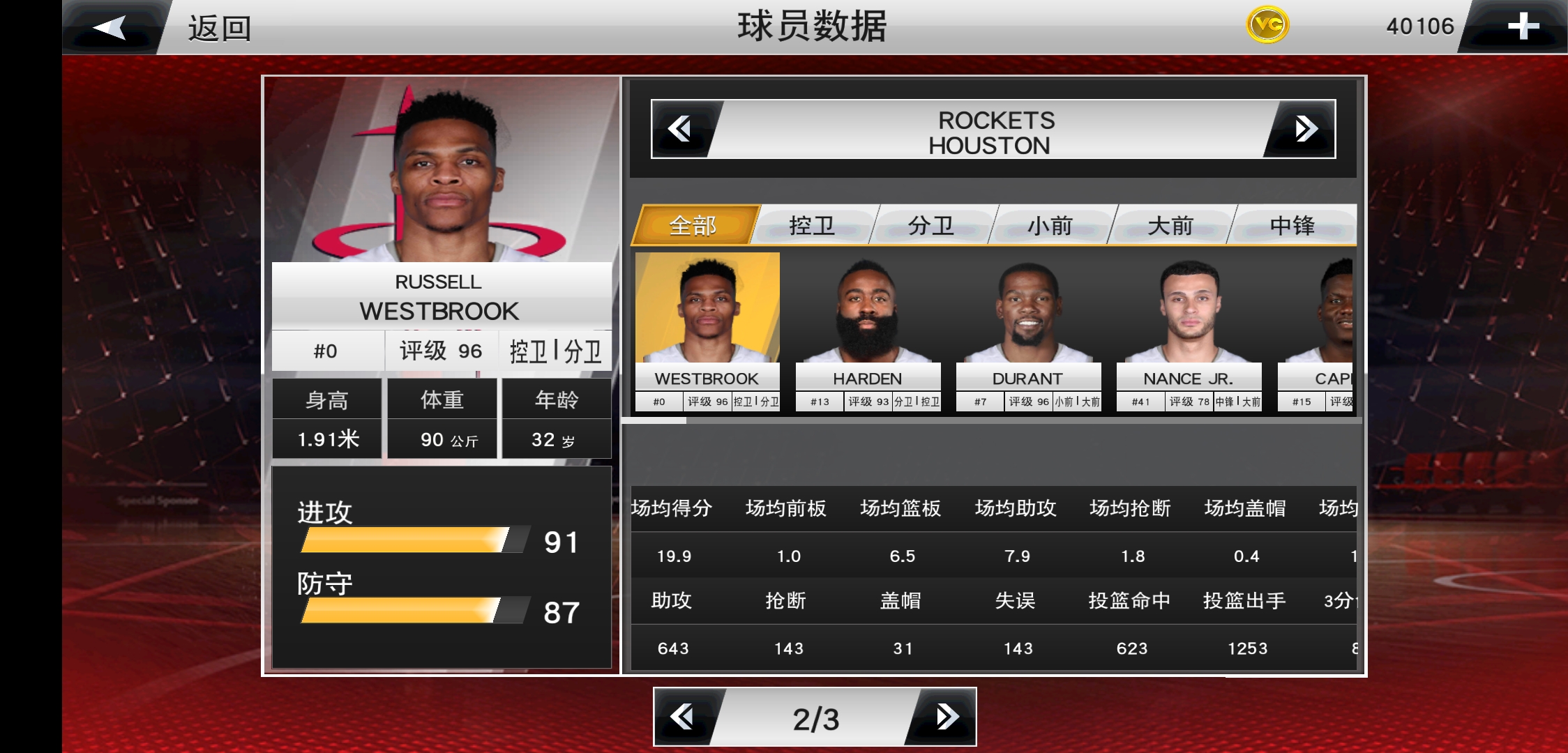
Task: Select the 全部 all-positions tab
Action: (693, 225)
